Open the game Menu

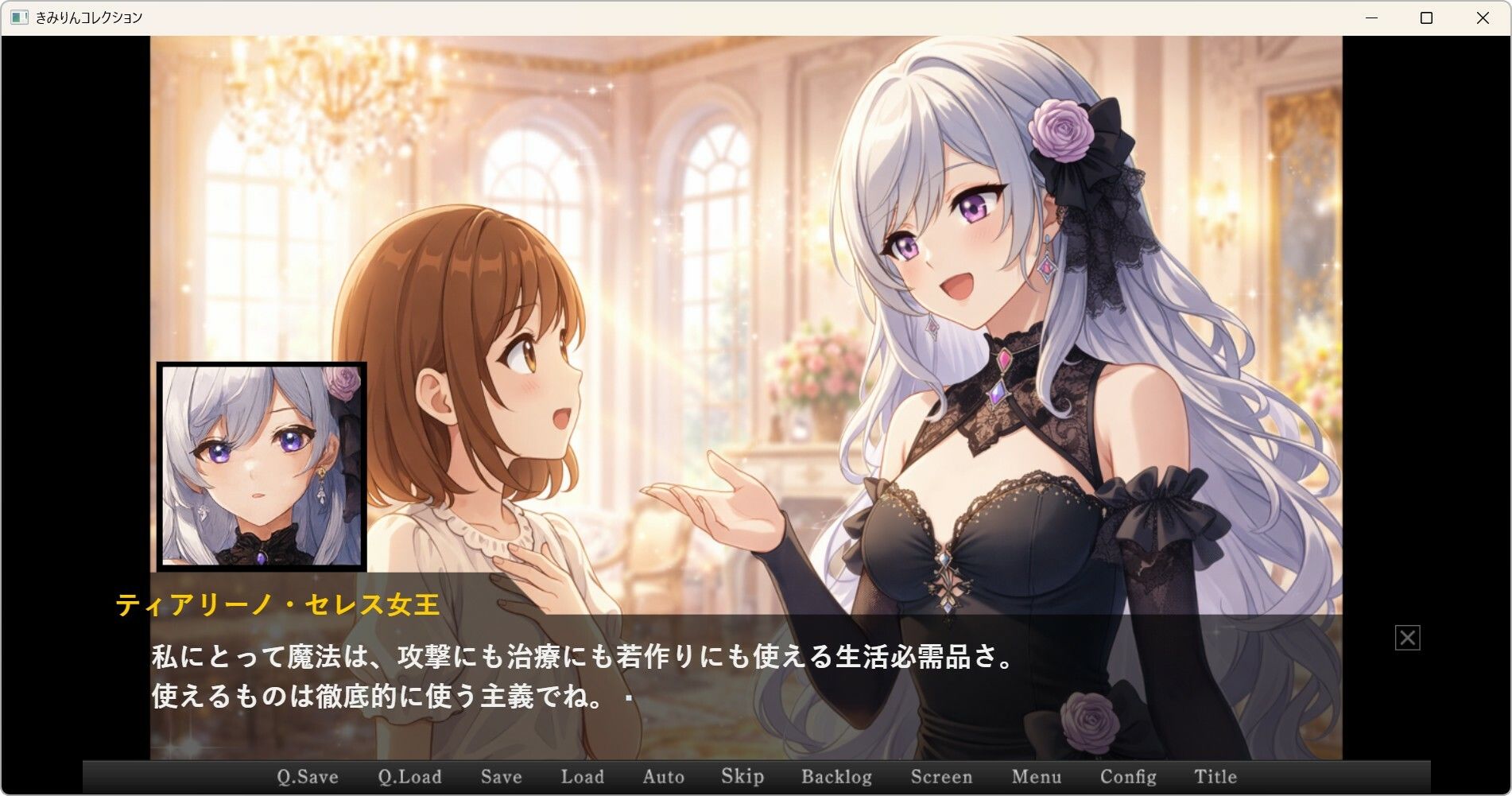coord(1037,776)
